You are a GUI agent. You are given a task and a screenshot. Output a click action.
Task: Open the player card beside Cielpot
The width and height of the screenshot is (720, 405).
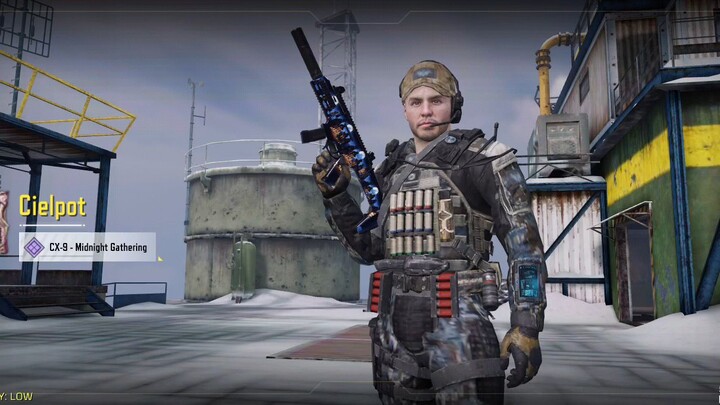(x=3, y=221)
